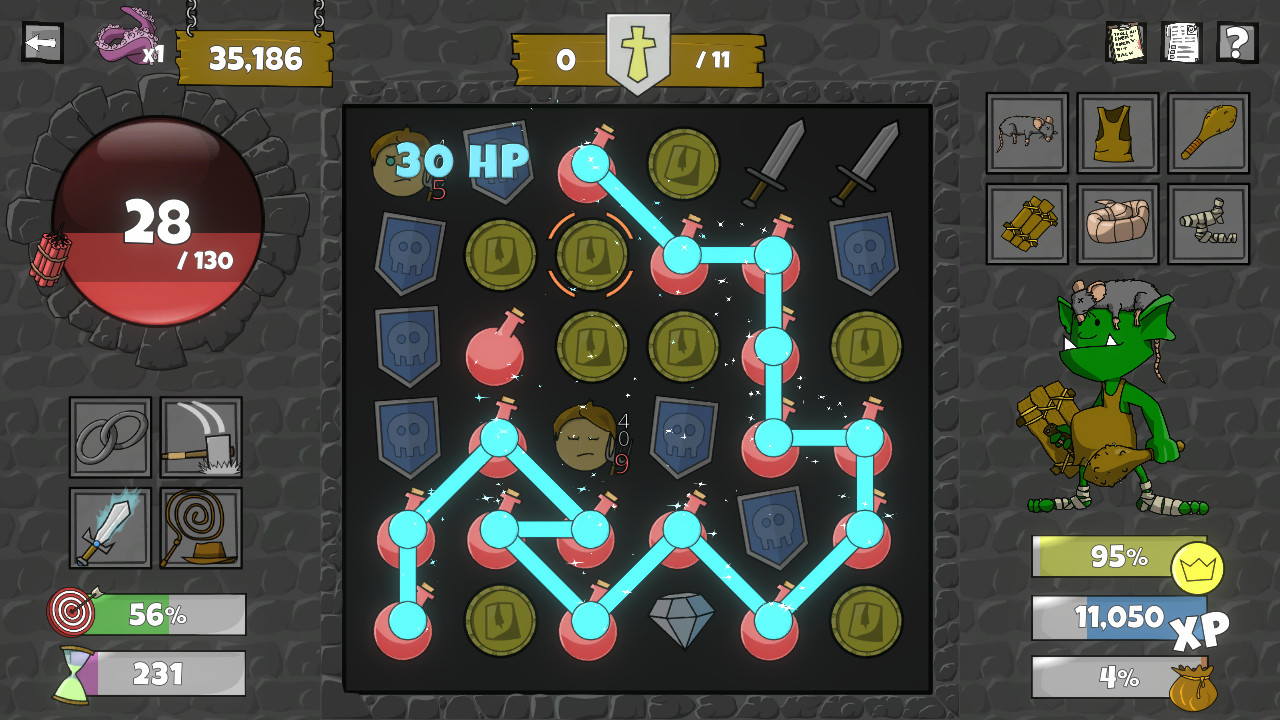Click the 56% target accuracy bar
This screenshot has width=1280, height=720.
[x=160, y=616]
